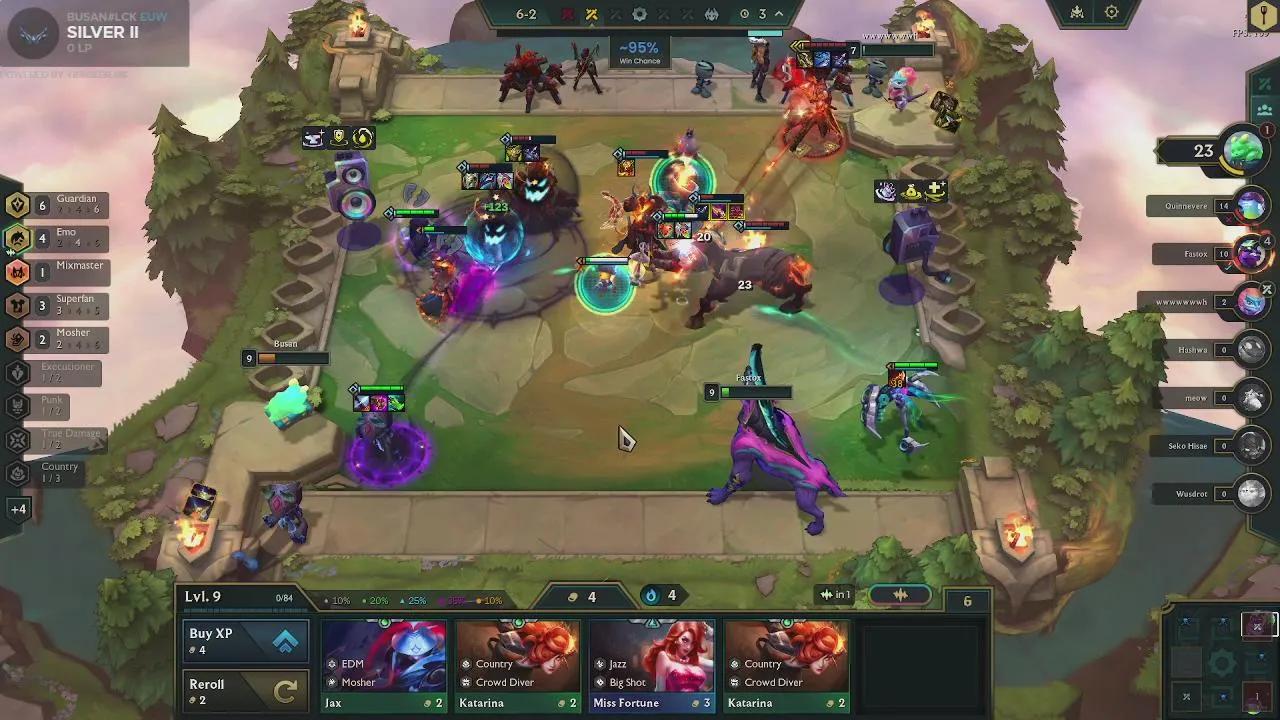The image size is (1280, 720).
Task: Click the Mosher trait icon
Action: (x=19, y=340)
